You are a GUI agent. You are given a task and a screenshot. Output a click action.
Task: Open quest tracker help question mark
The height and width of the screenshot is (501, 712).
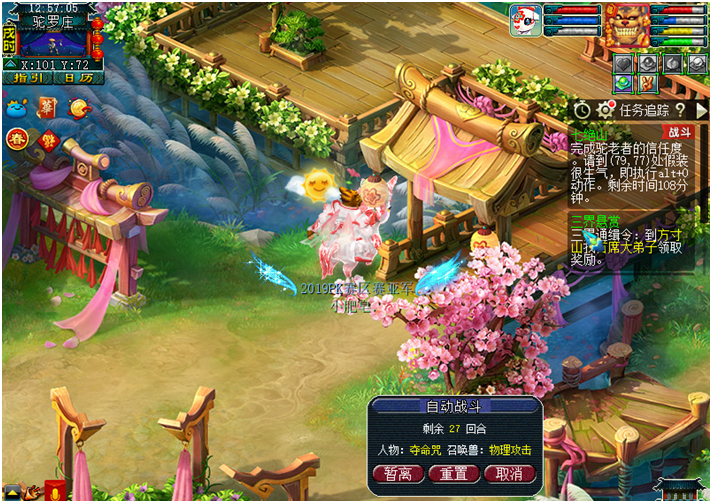pos(680,109)
